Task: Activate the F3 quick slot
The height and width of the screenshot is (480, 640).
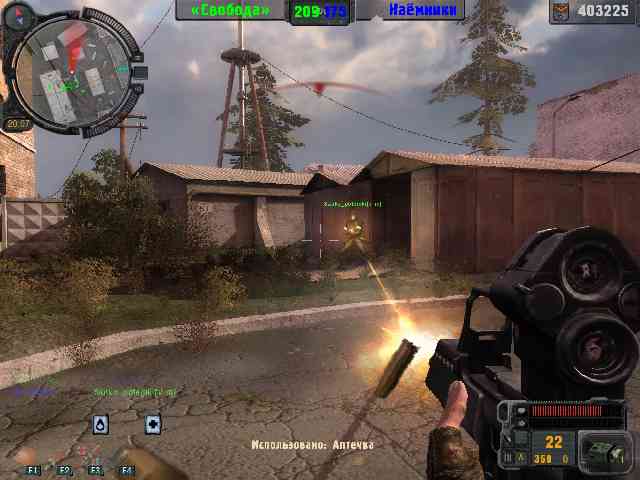Action: 96,468
